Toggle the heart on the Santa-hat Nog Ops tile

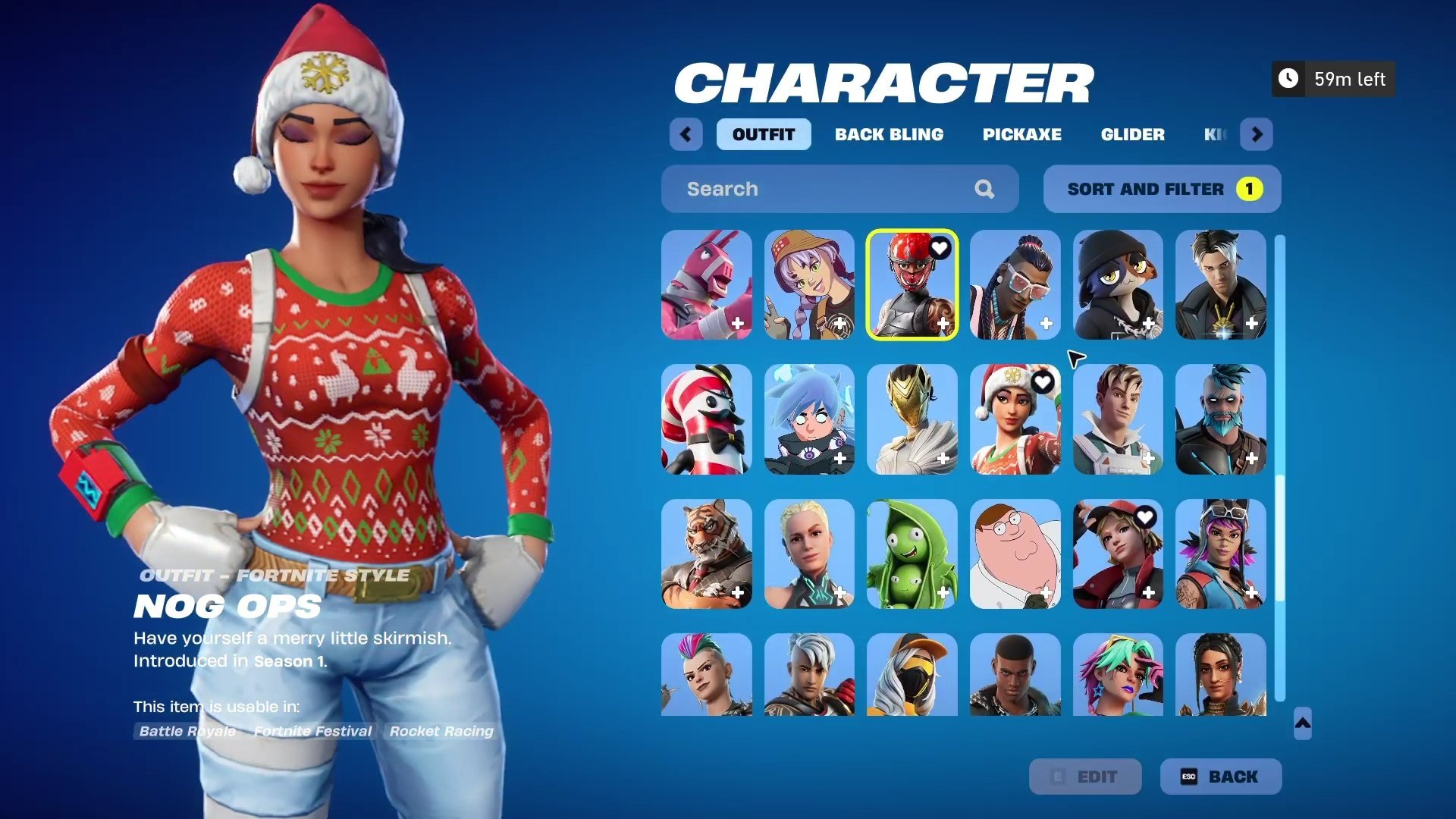pos(1042,383)
